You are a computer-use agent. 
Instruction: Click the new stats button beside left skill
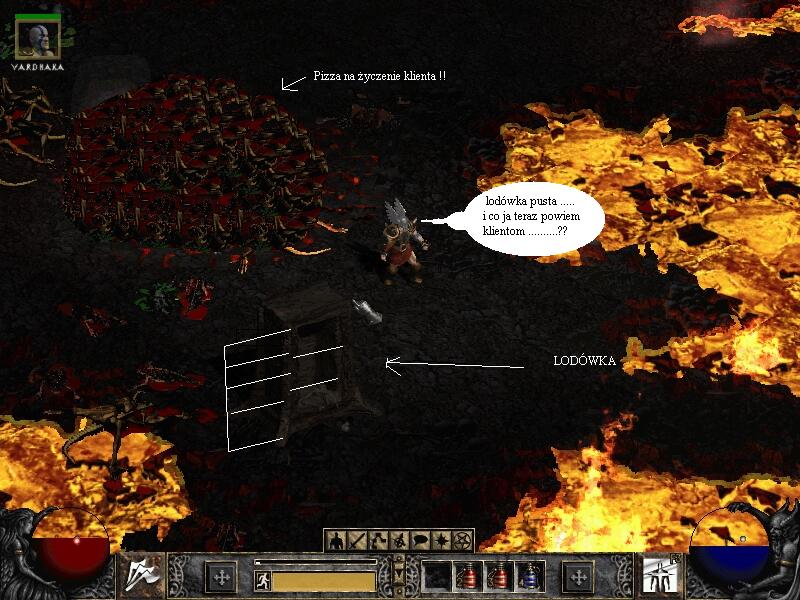click(220, 577)
